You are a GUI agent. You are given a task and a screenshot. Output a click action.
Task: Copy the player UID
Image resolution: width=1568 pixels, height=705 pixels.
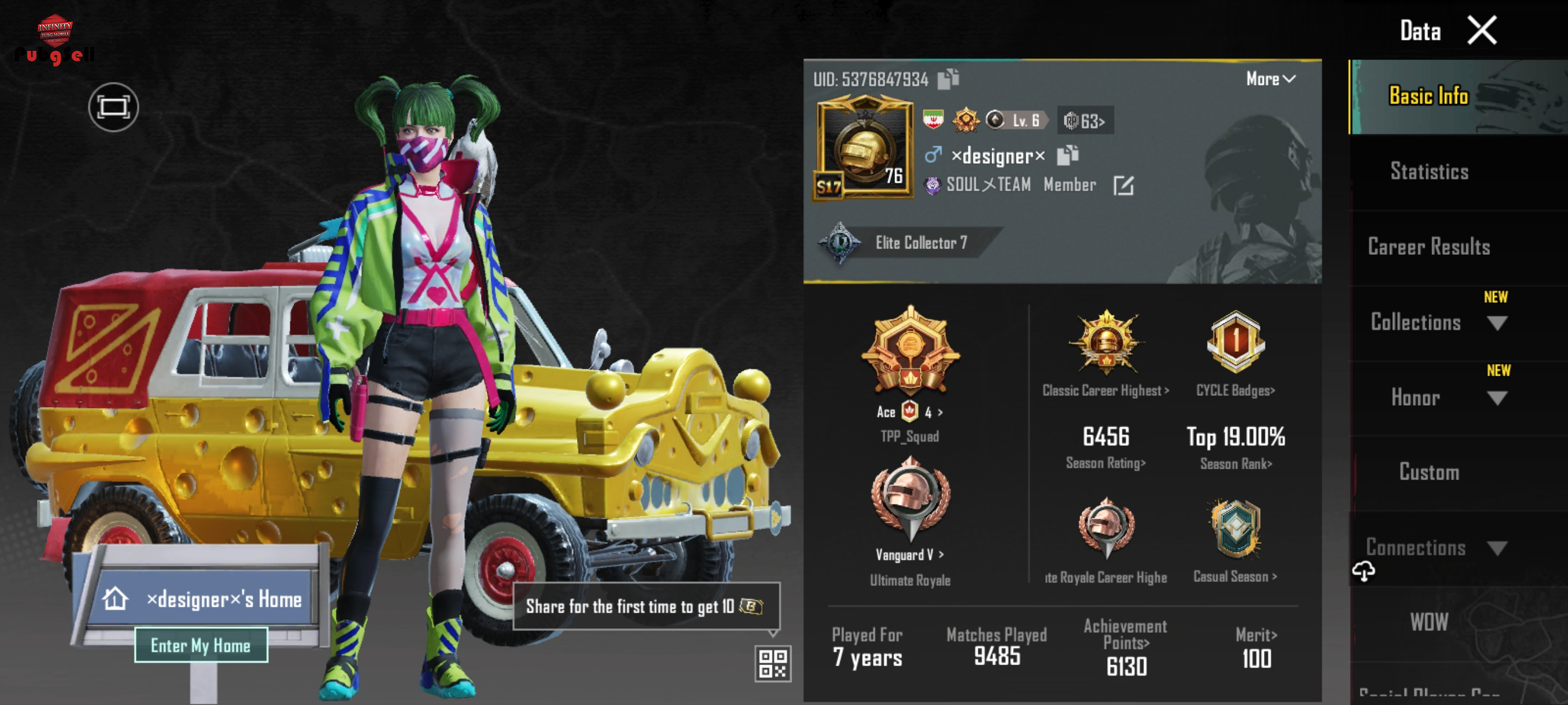948,79
